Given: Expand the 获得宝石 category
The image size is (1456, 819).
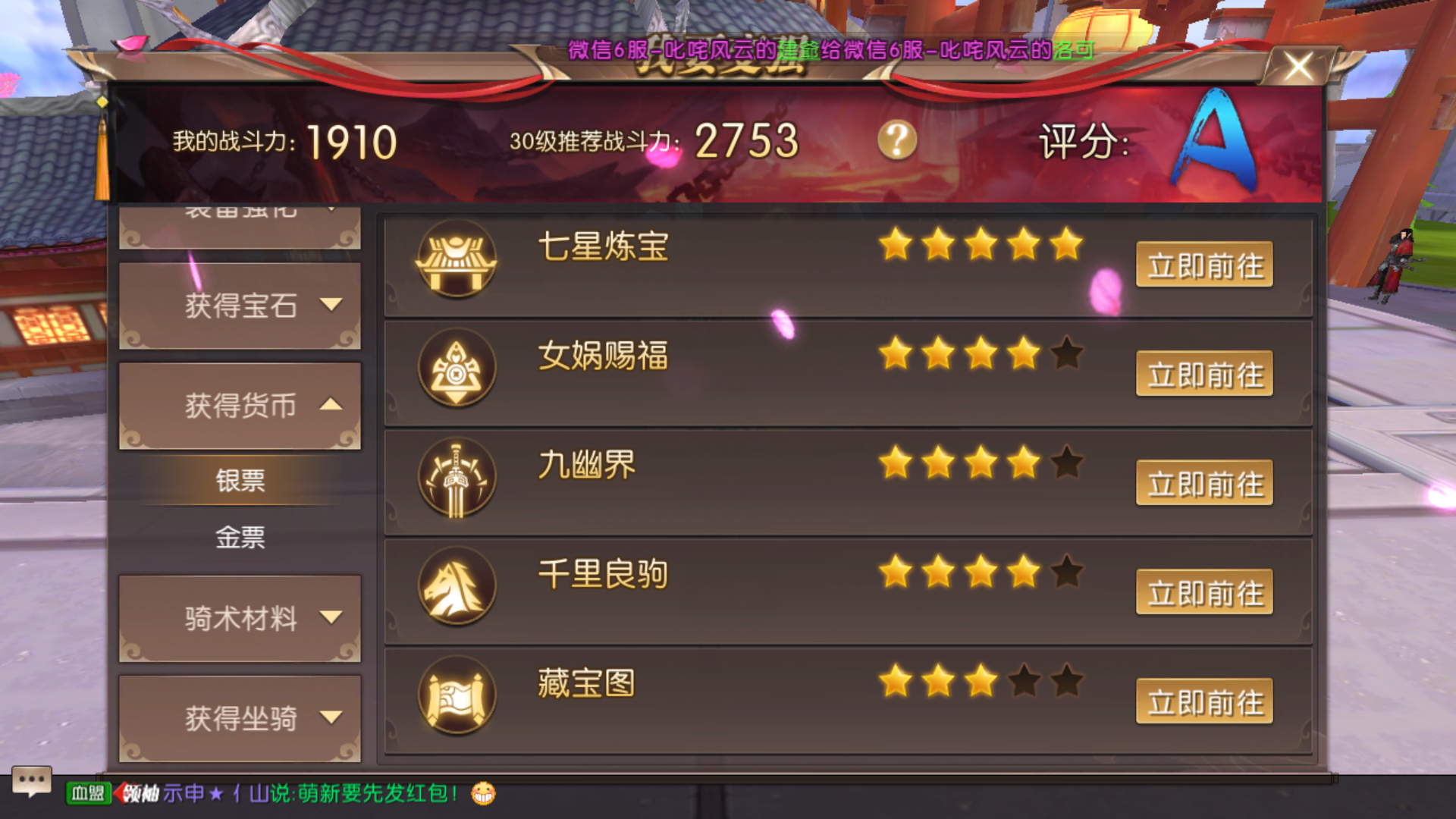Looking at the screenshot, I should pyautogui.click(x=240, y=306).
